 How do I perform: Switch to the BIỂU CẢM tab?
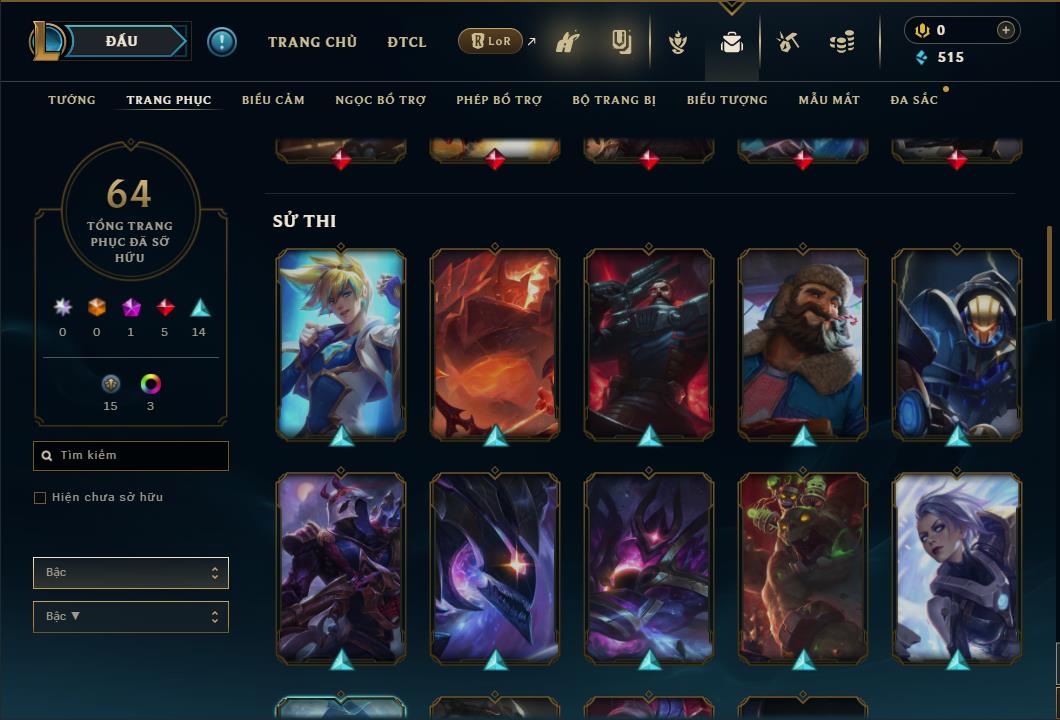(x=273, y=100)
